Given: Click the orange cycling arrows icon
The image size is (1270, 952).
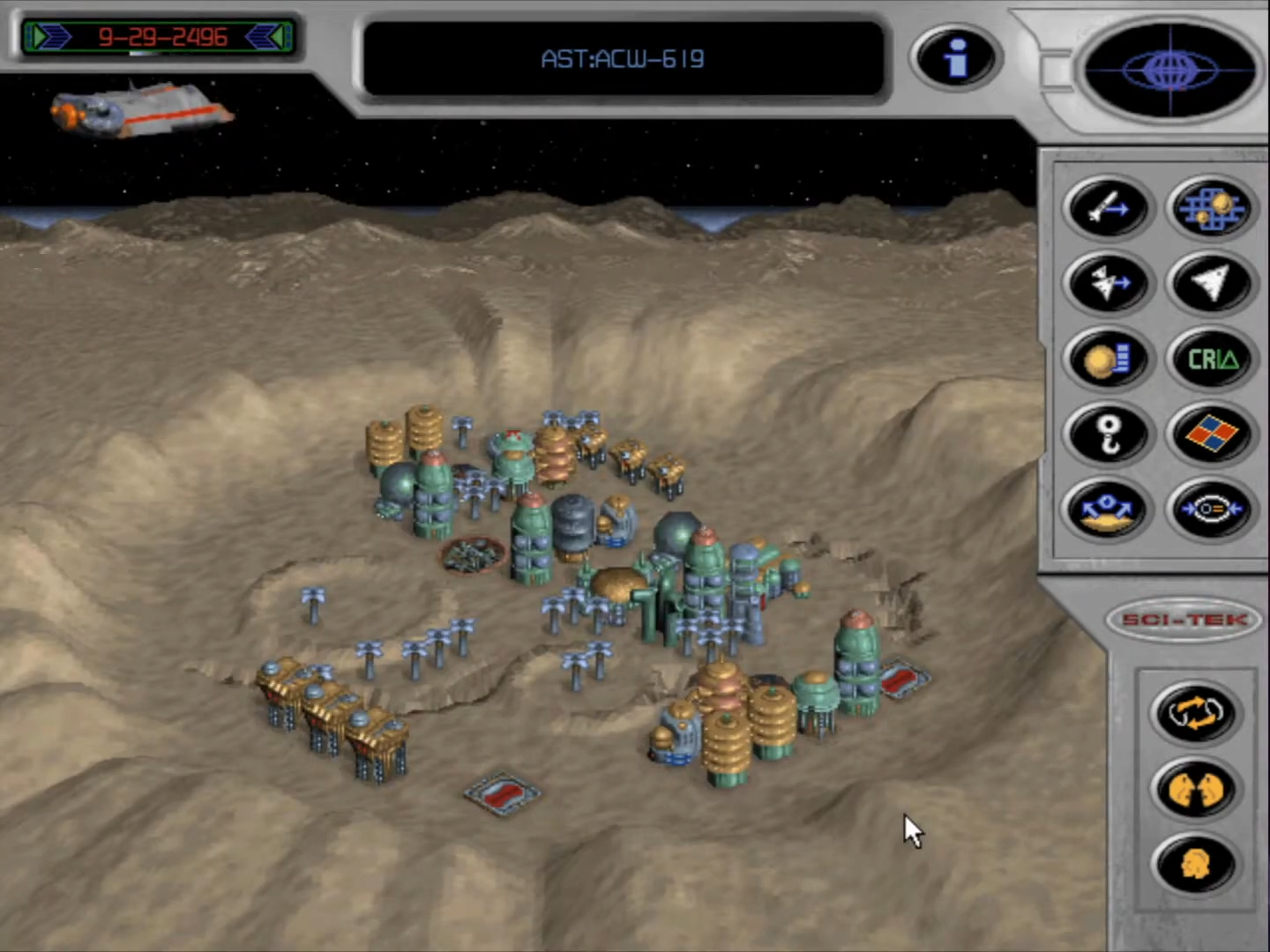Looking at the screenshot, I should click(1195, 712).
